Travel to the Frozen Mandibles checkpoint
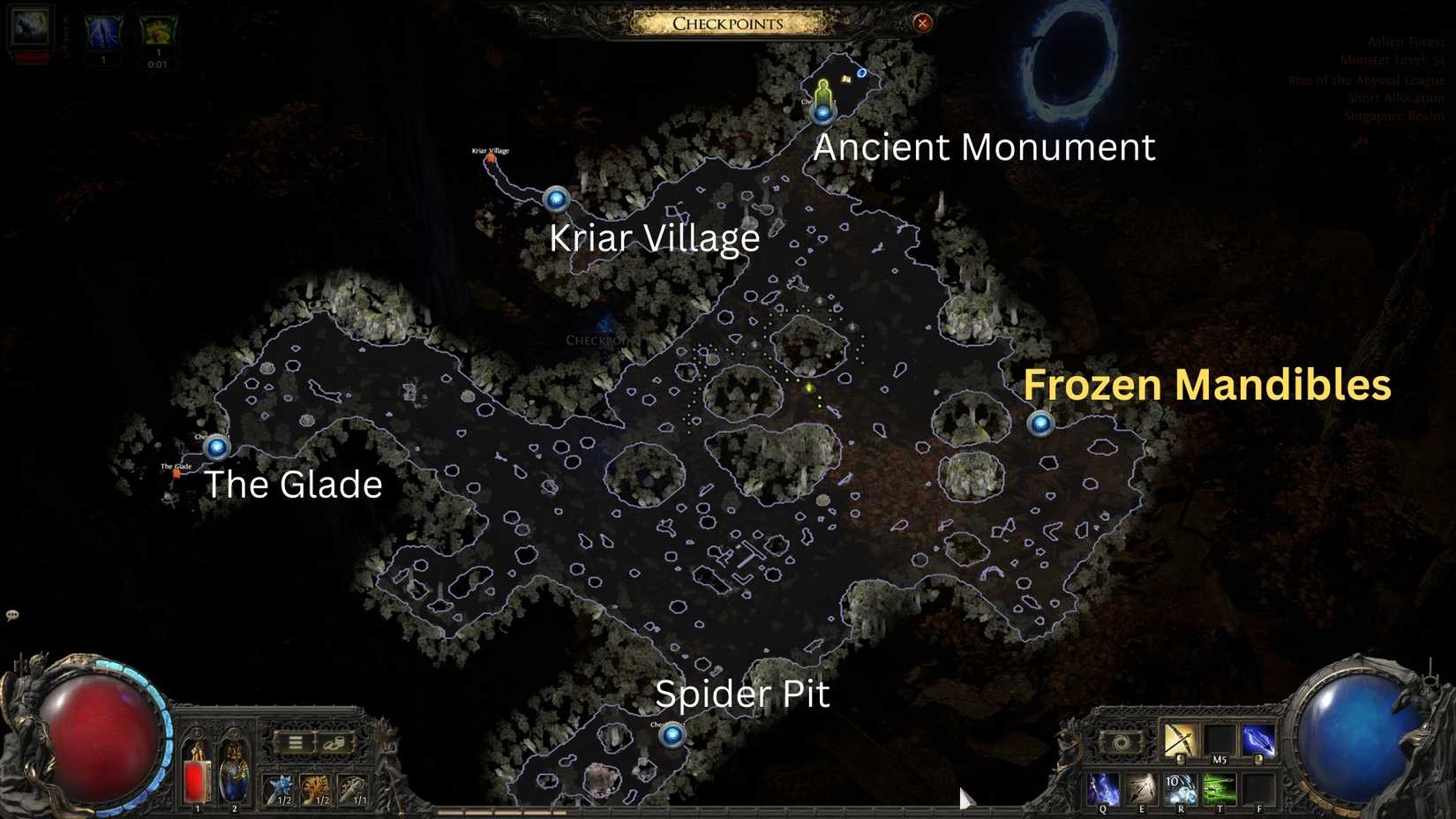 [1040, 425]
